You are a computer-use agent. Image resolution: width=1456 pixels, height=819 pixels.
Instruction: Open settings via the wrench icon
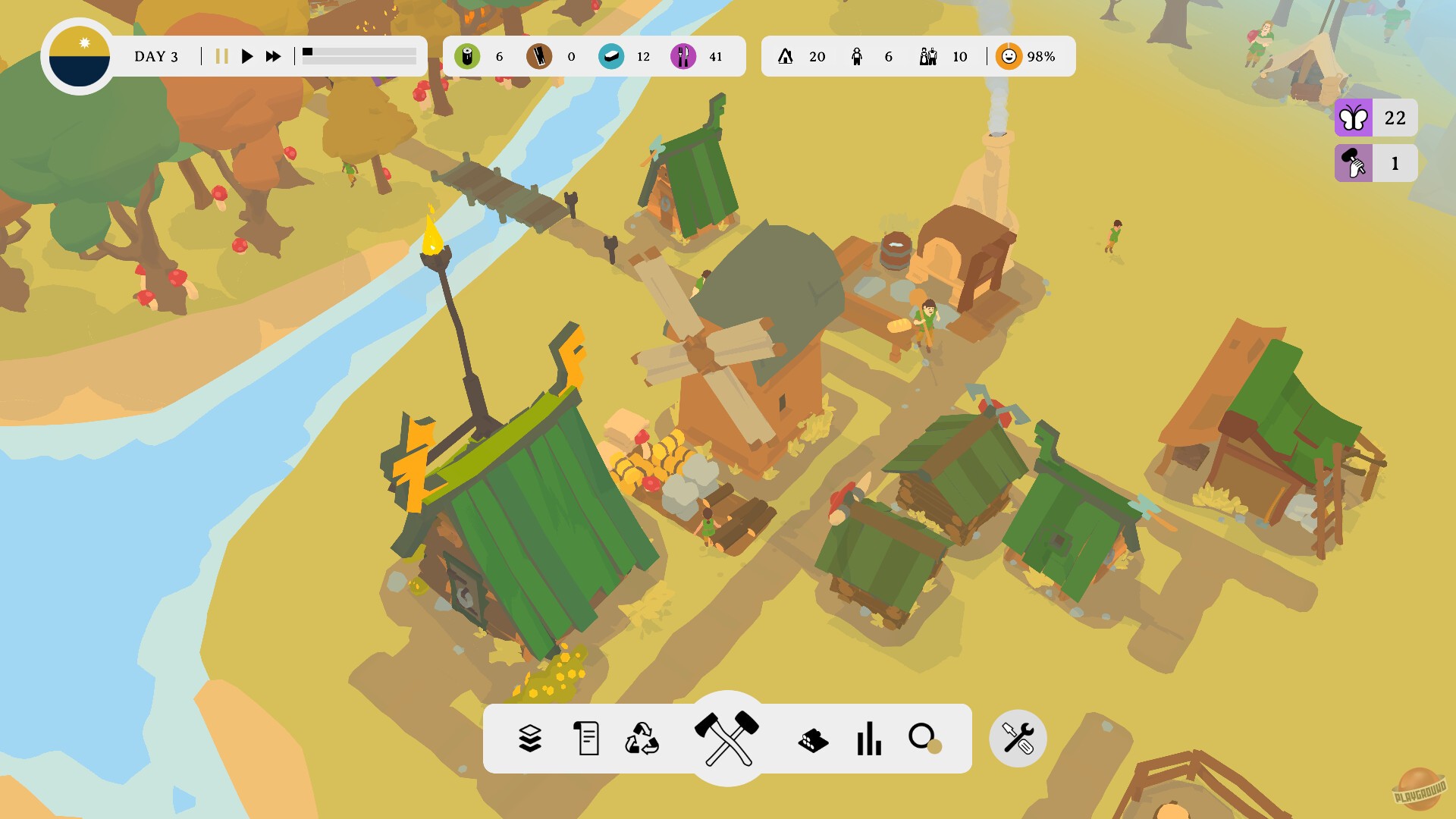click(1017, 738)
